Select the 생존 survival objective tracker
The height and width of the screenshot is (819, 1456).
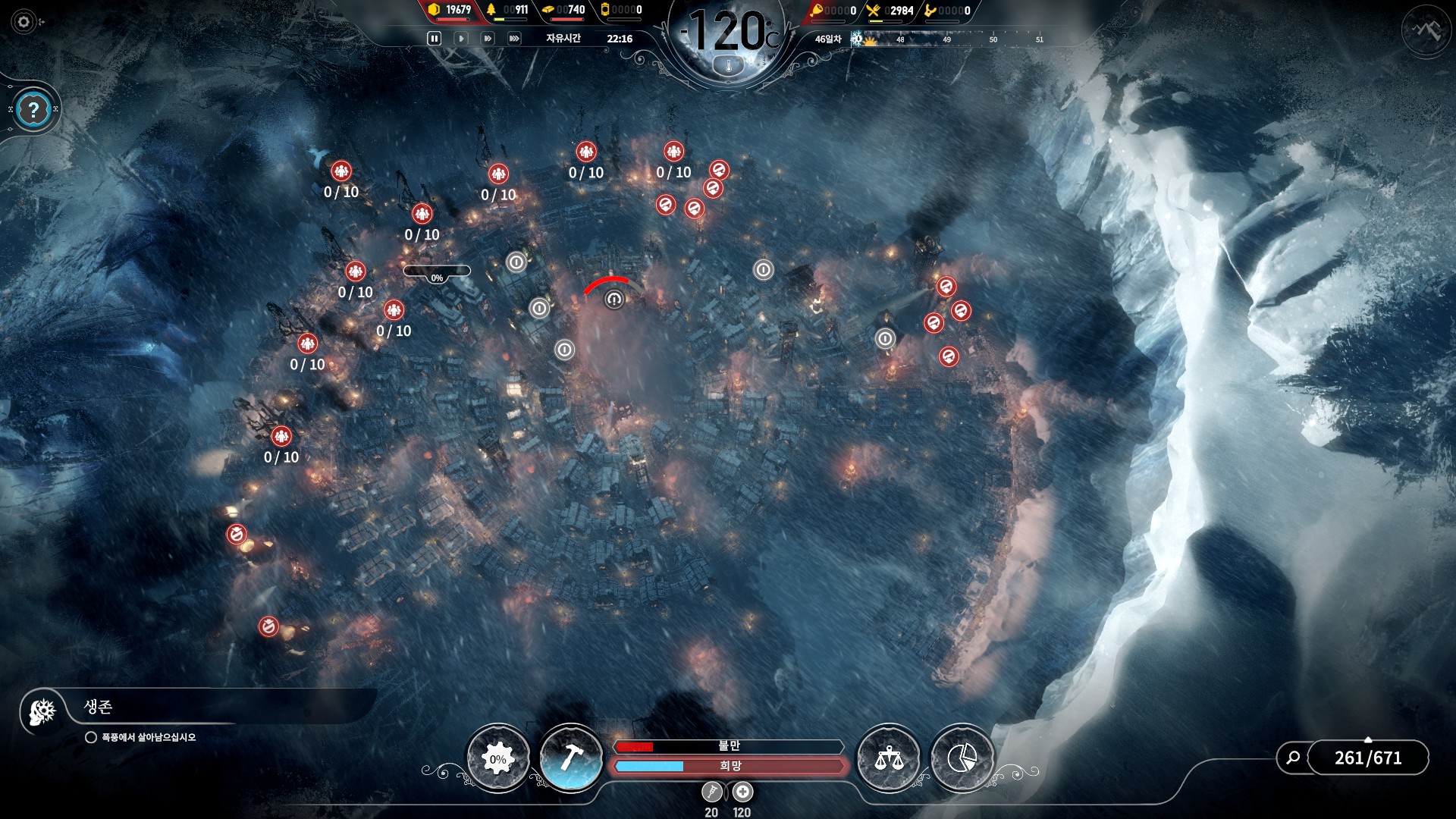[99, 708]
